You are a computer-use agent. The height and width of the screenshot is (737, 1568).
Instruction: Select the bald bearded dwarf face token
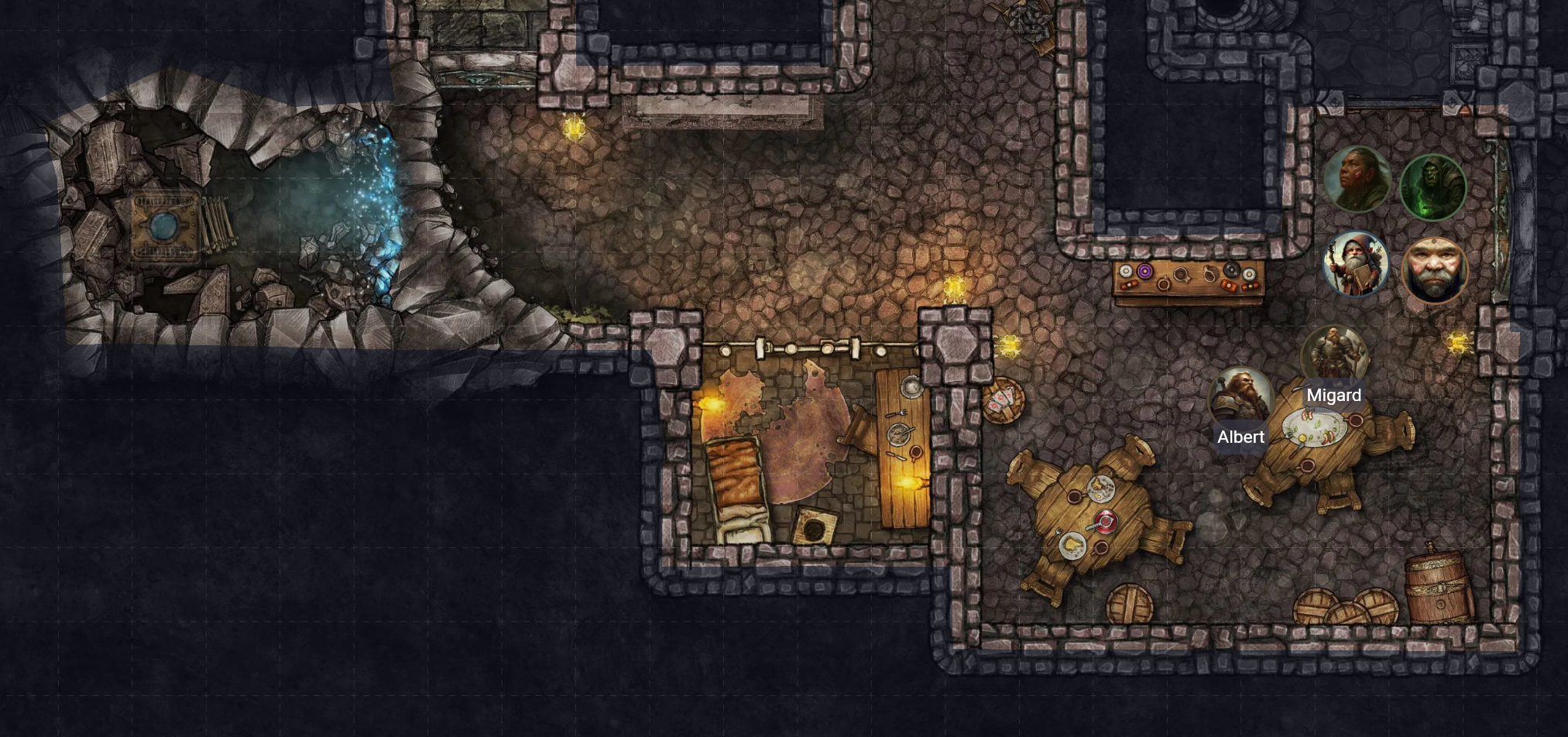(x=1434, y=269)
